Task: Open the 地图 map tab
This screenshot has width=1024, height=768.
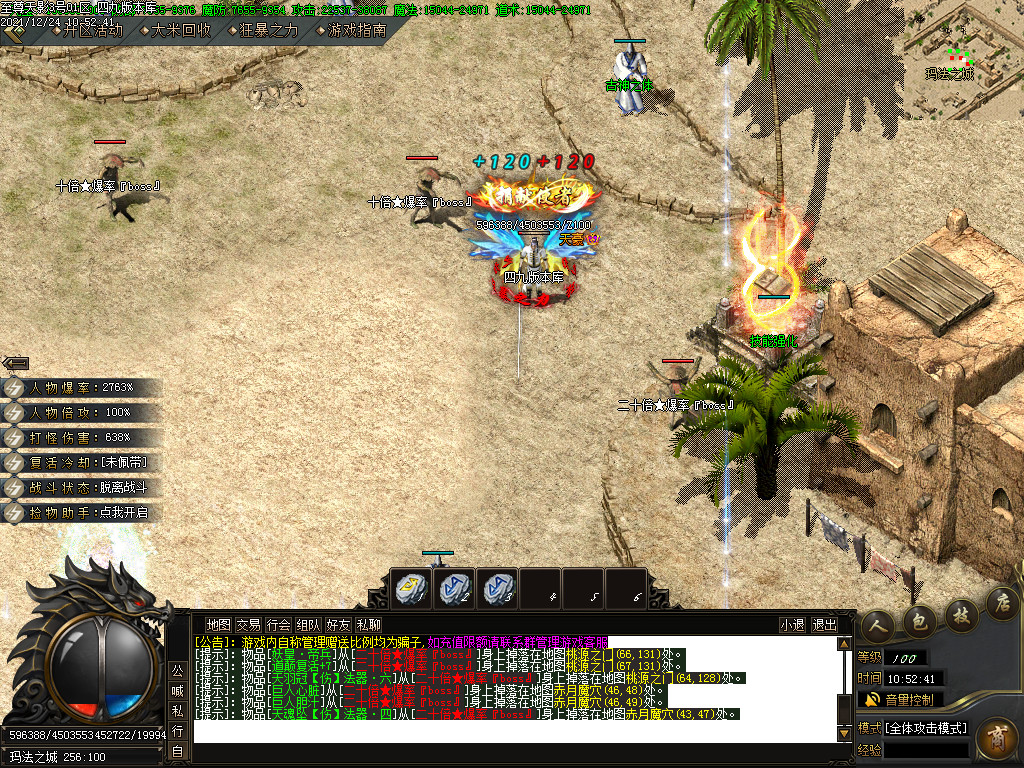Action: (x=218, y=625)
